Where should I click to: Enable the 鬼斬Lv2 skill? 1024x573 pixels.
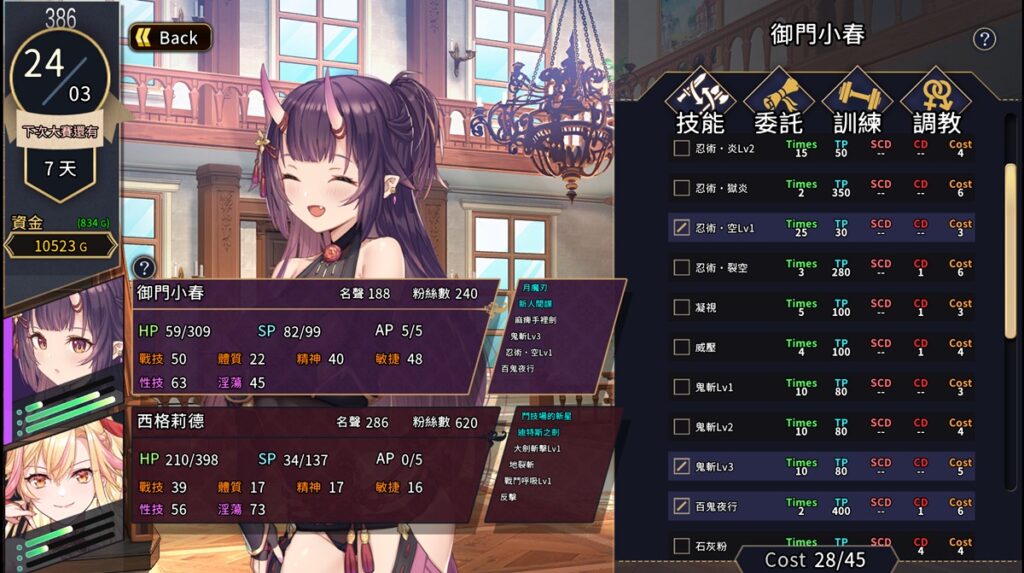click(682, 427)
